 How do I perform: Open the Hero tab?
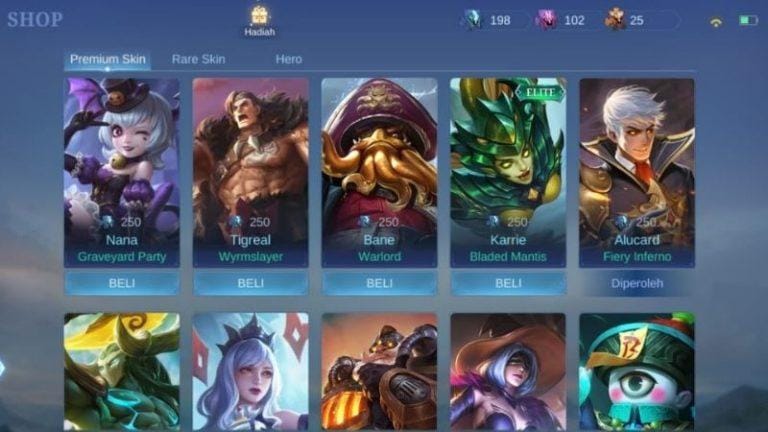point(288,59)
